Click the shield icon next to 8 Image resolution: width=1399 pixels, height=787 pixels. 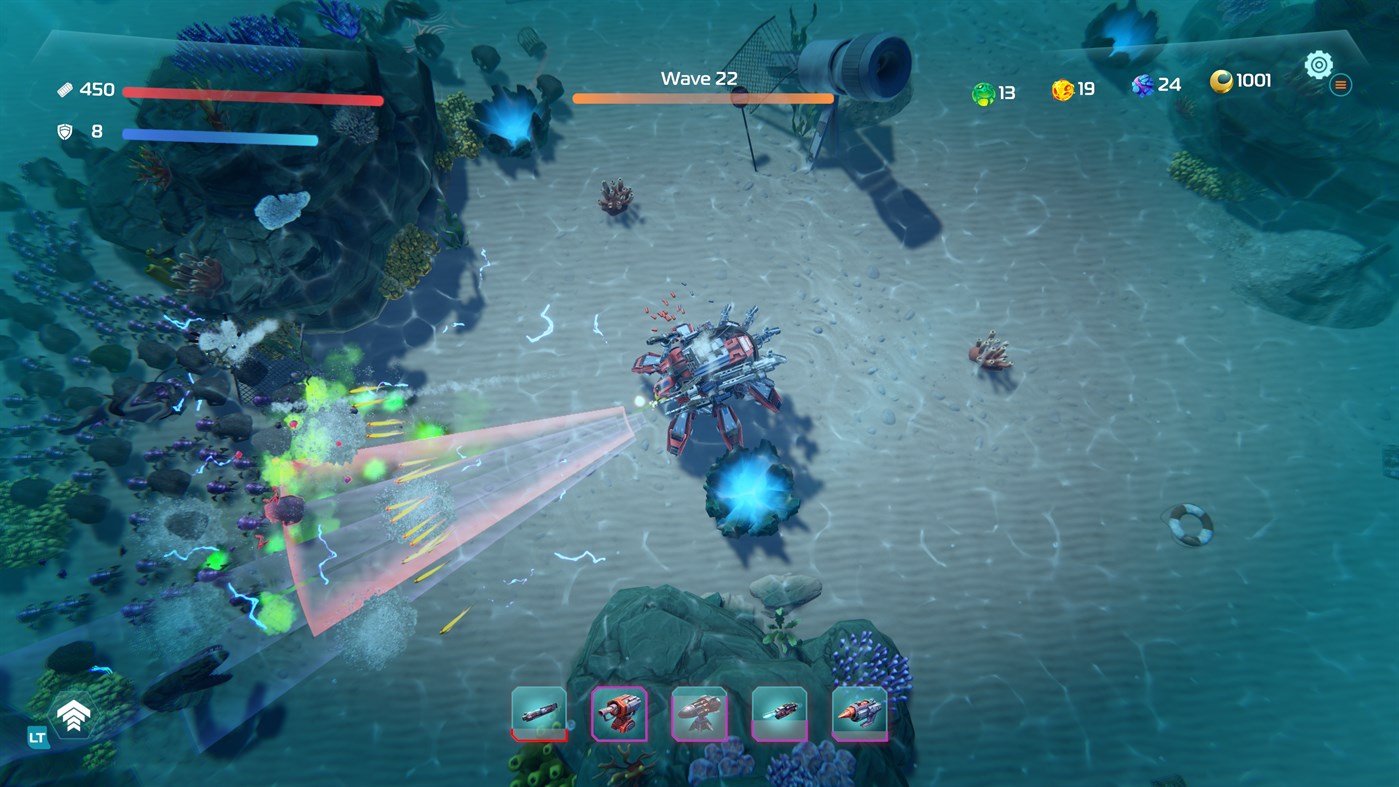[x=63, y=130]
